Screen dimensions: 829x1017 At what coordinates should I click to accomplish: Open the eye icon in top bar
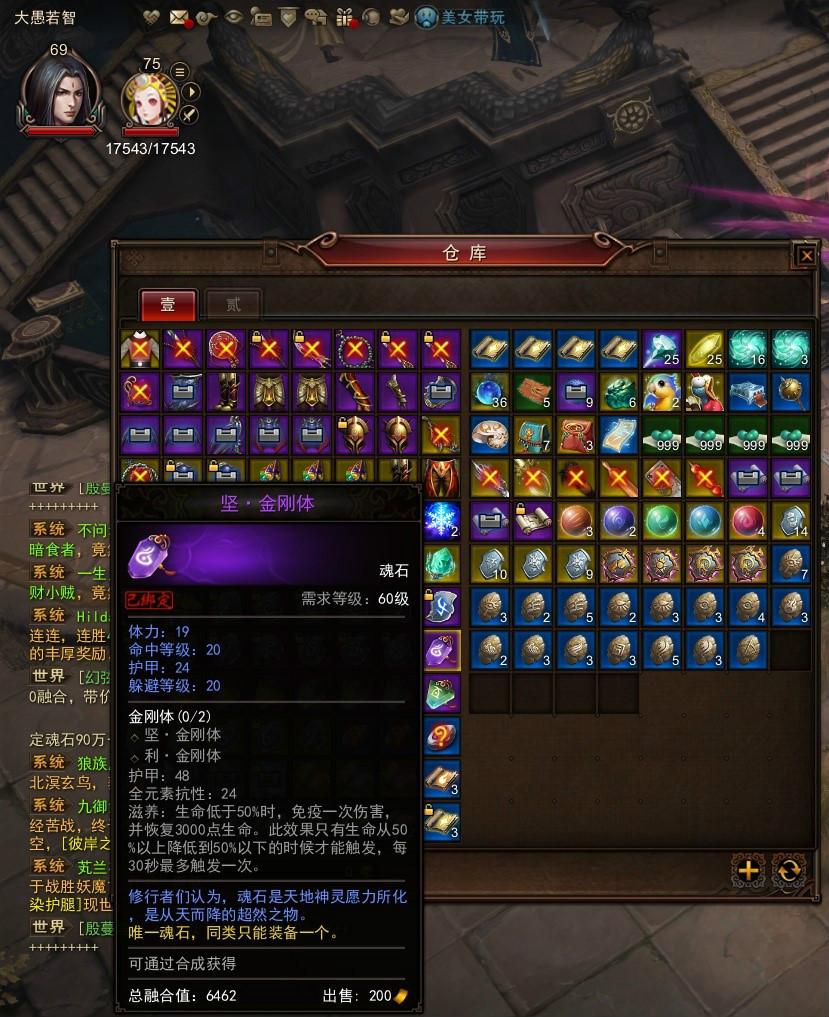(234, 16)
